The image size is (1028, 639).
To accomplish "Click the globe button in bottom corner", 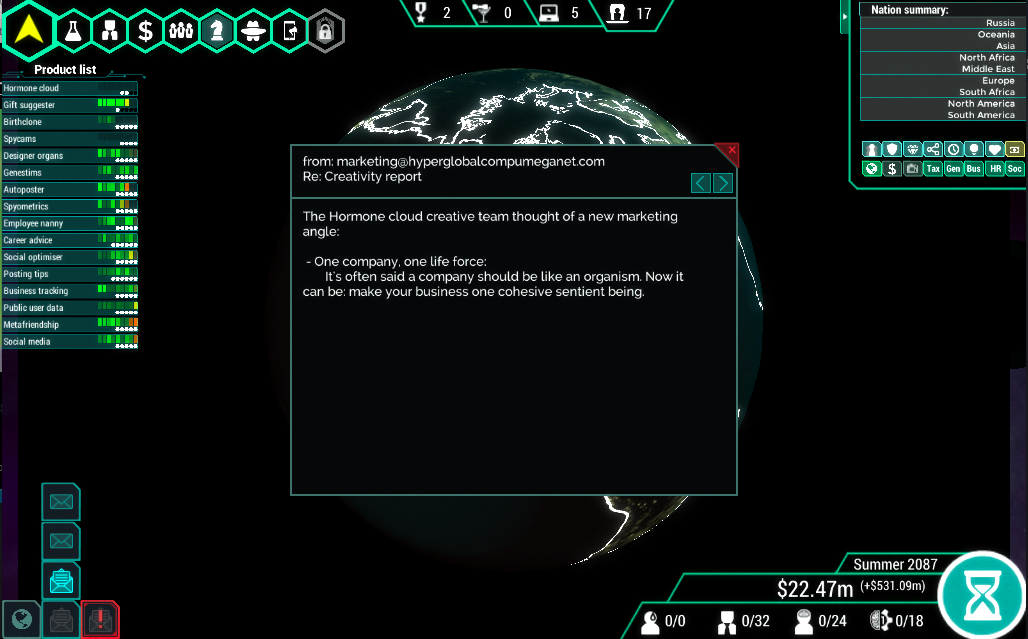I will click(x=21, y=620).
